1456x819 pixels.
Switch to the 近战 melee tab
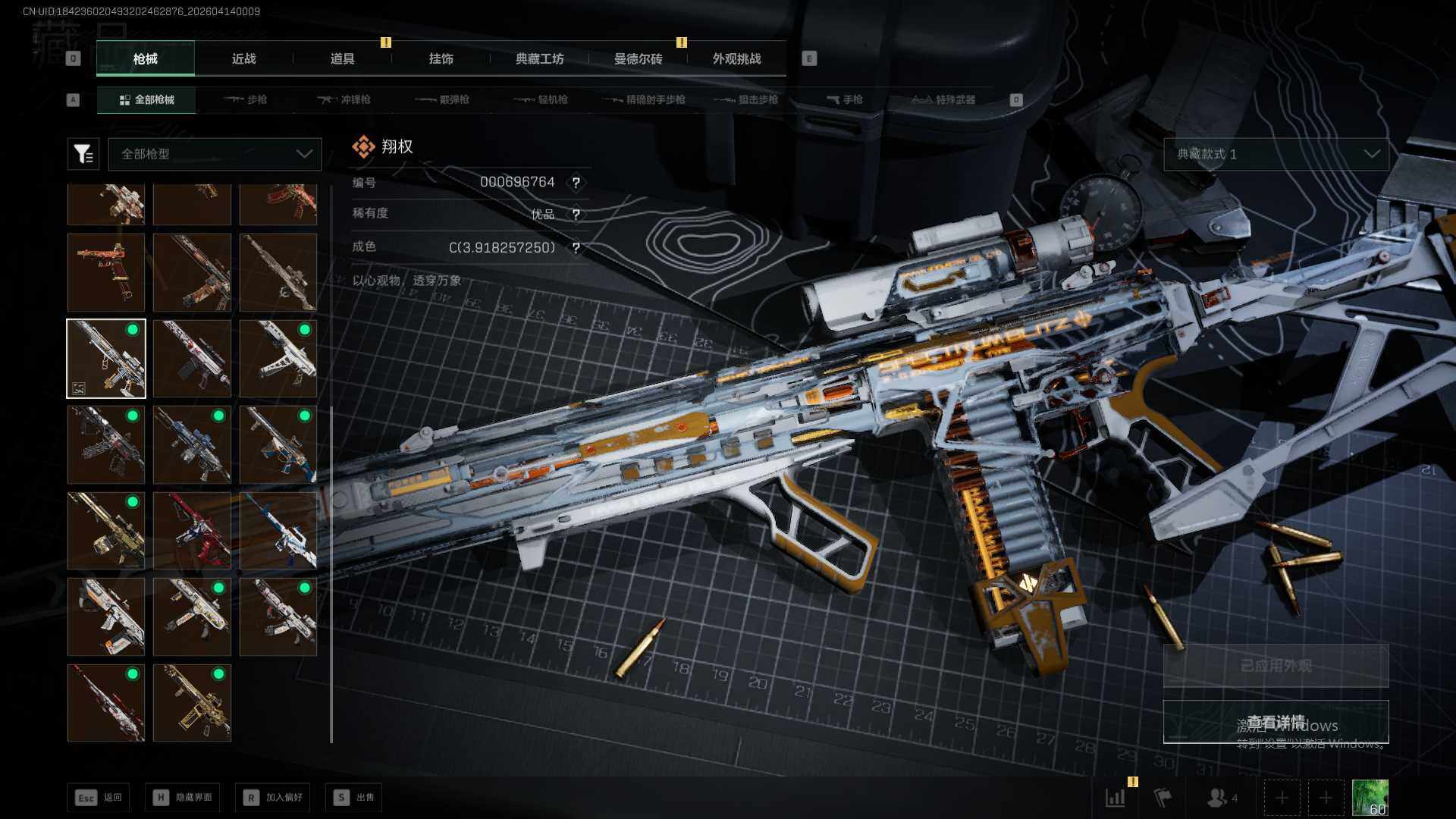pos(243,58)
